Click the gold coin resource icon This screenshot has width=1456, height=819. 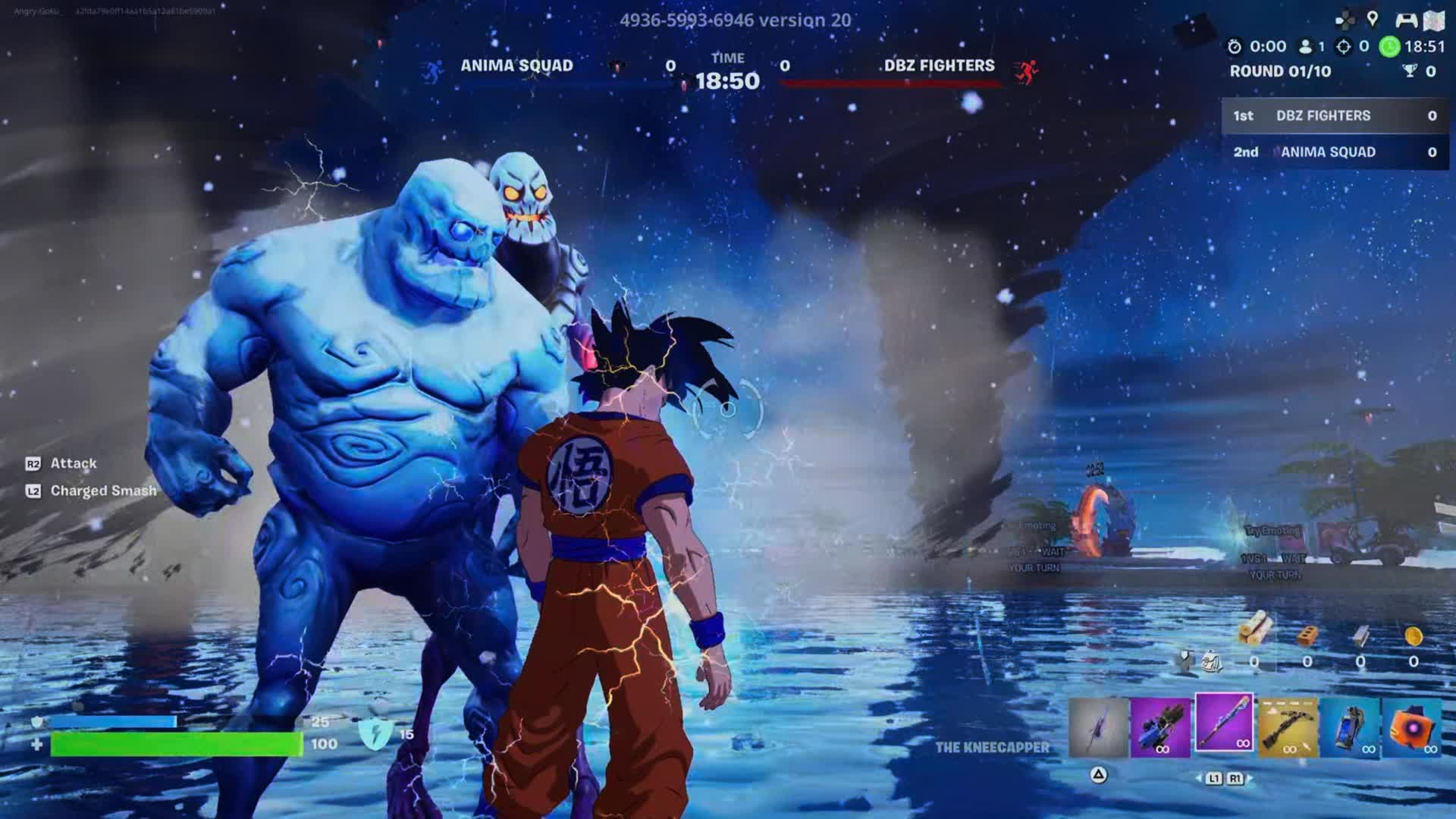pos(1414,635)
